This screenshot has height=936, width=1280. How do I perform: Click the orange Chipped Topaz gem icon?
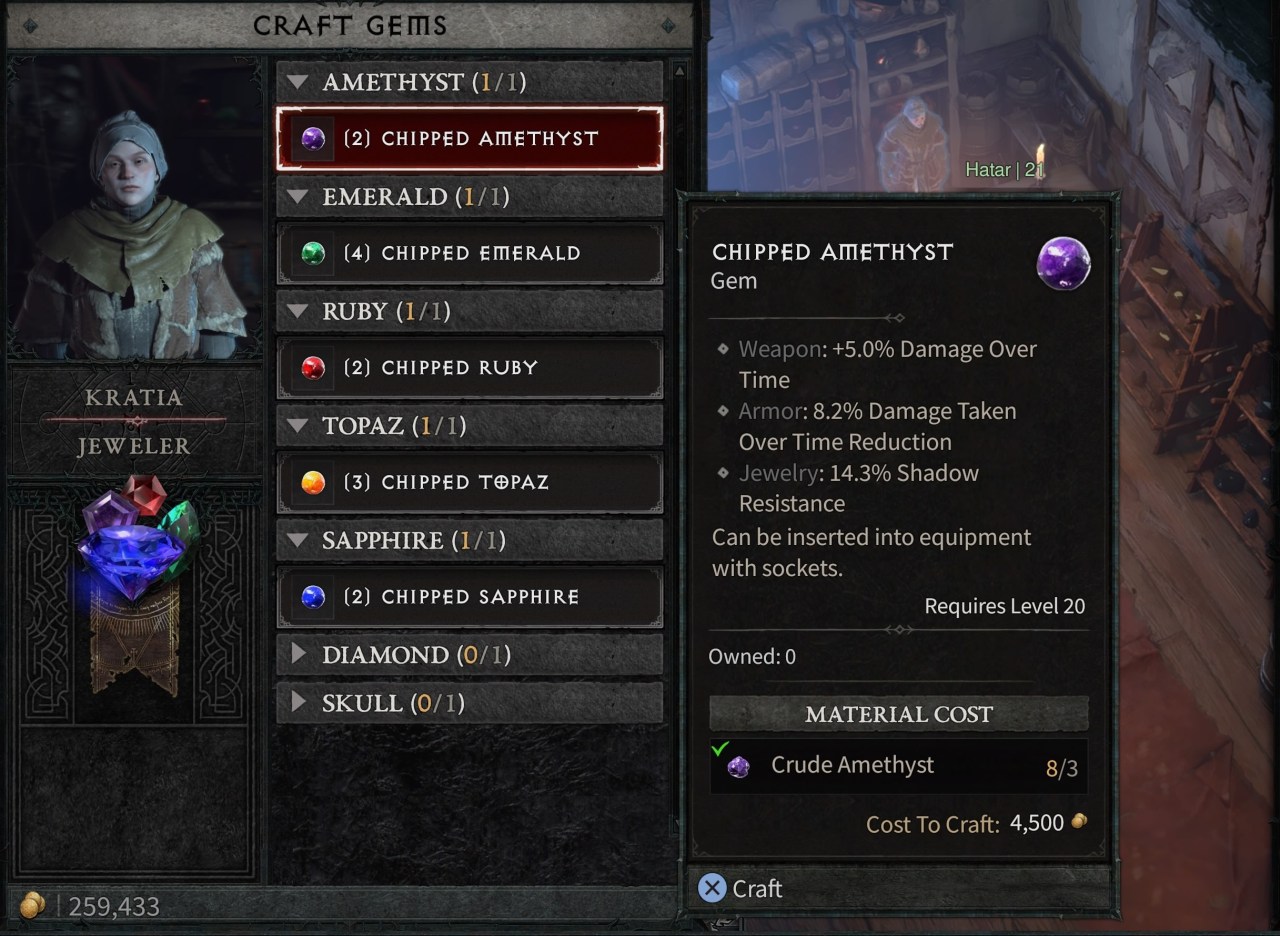coord(312,483)
